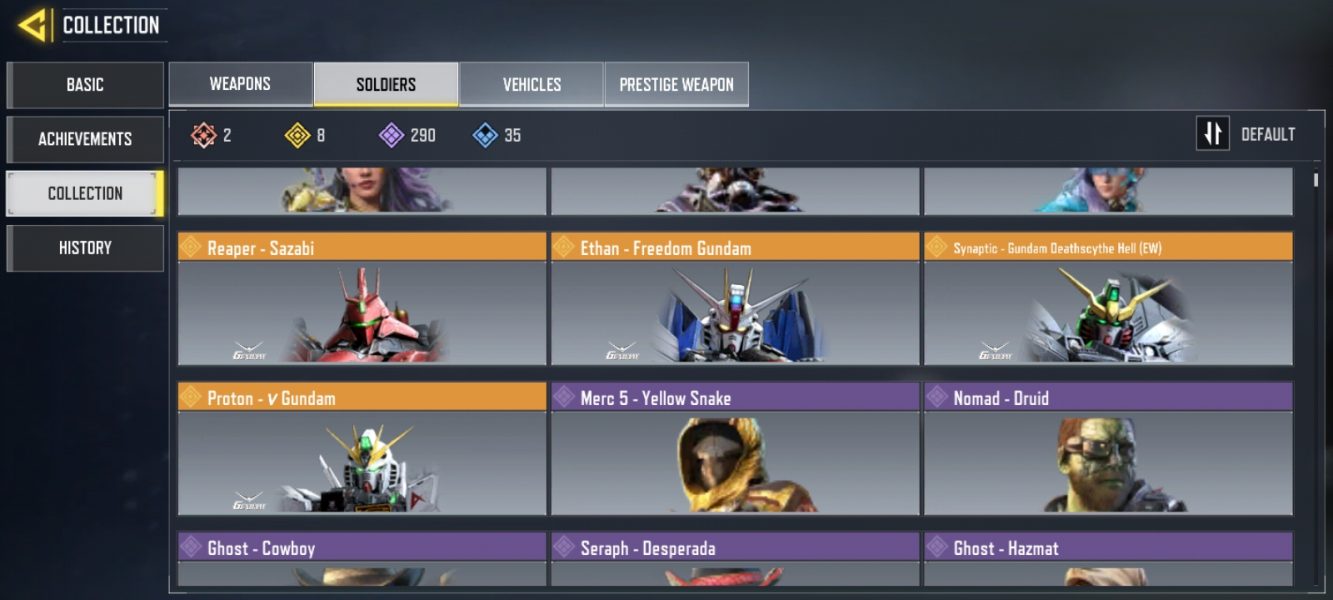The image size is (1333, 600).
Task: Choose the Ethan - Freedom Gundam skin
Action: pyautogui.click(x=735, y=299)
